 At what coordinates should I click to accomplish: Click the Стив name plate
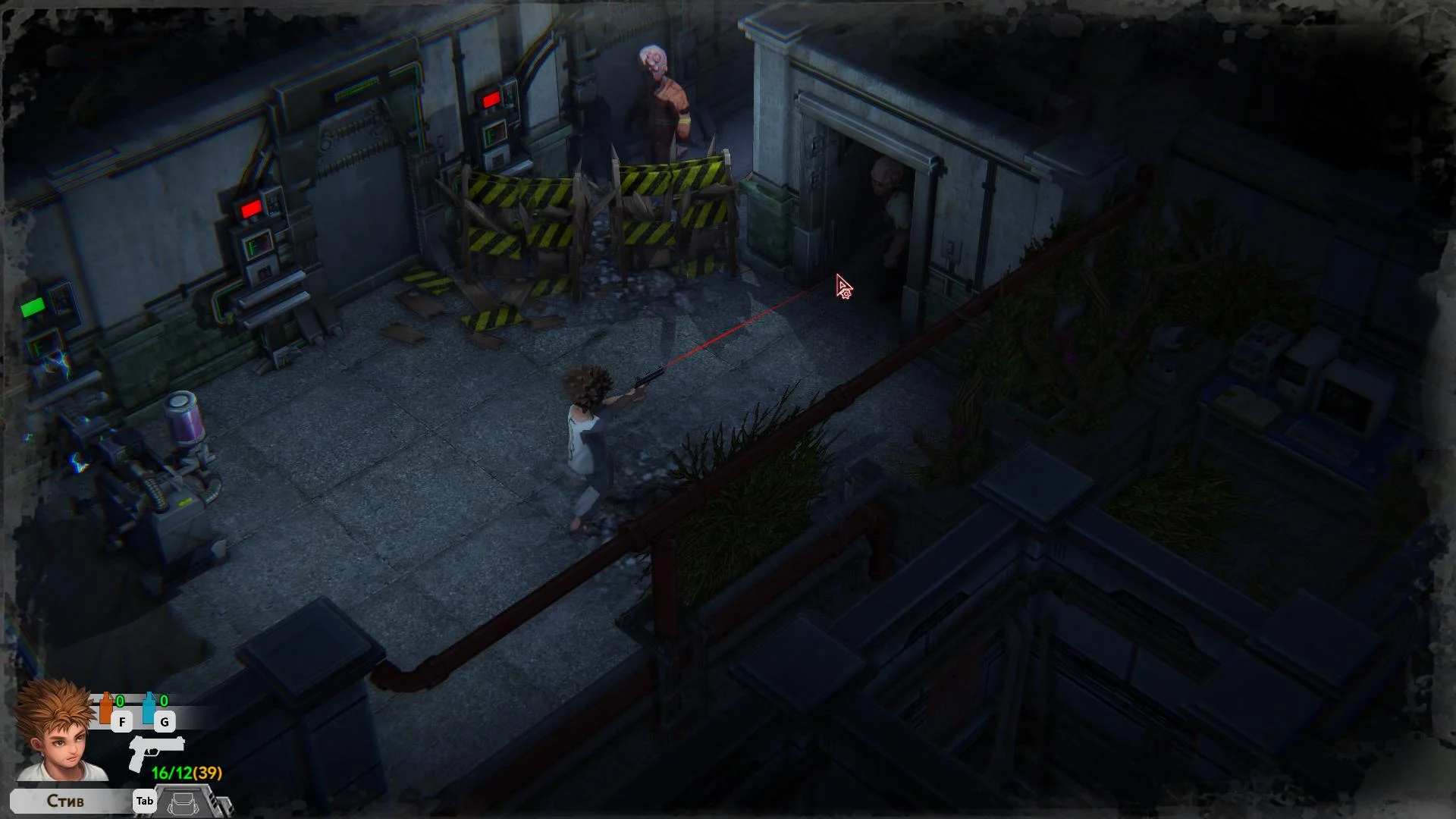click(x=67, y=801)
